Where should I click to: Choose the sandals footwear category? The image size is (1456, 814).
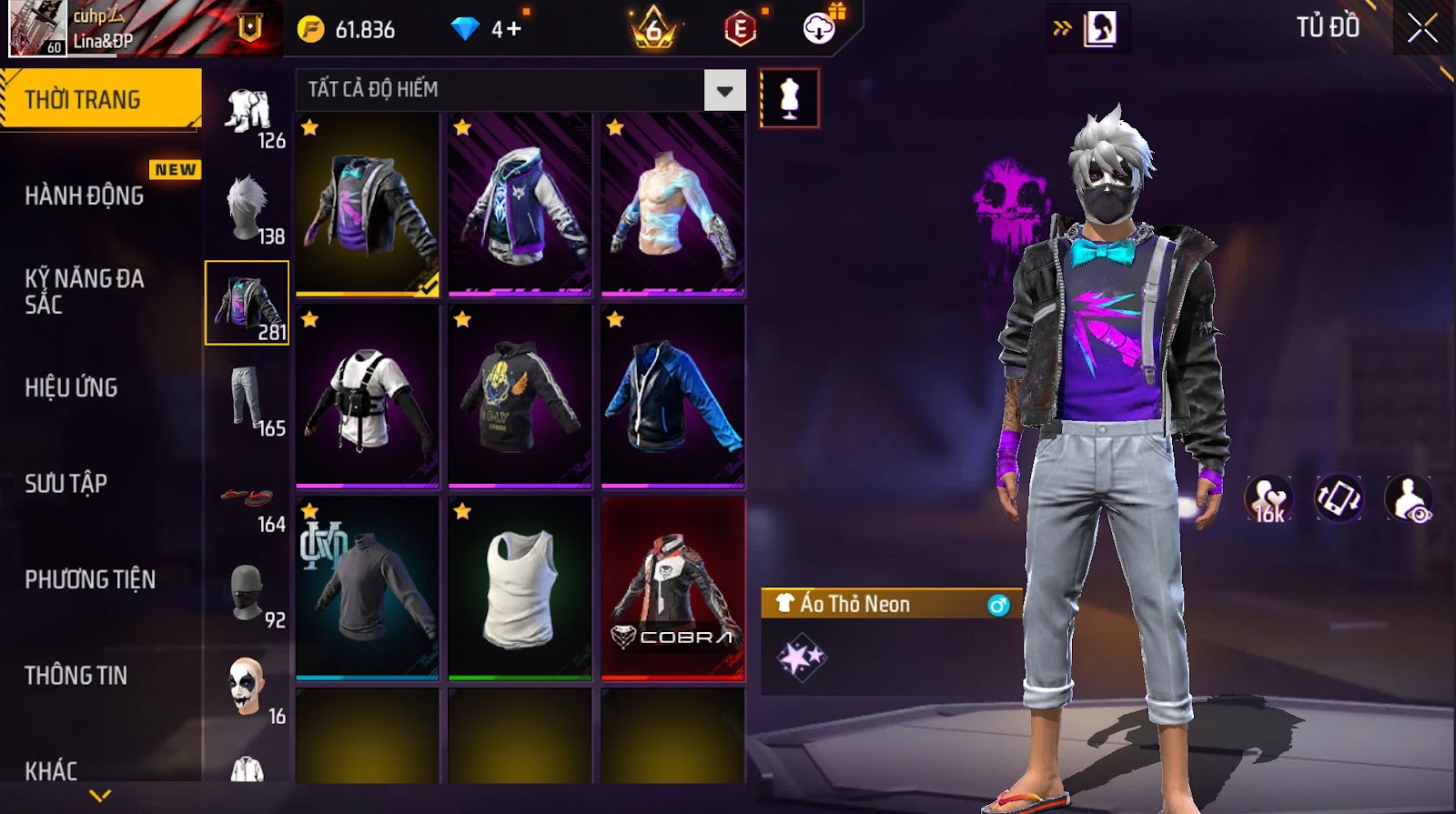pos(248,498)
